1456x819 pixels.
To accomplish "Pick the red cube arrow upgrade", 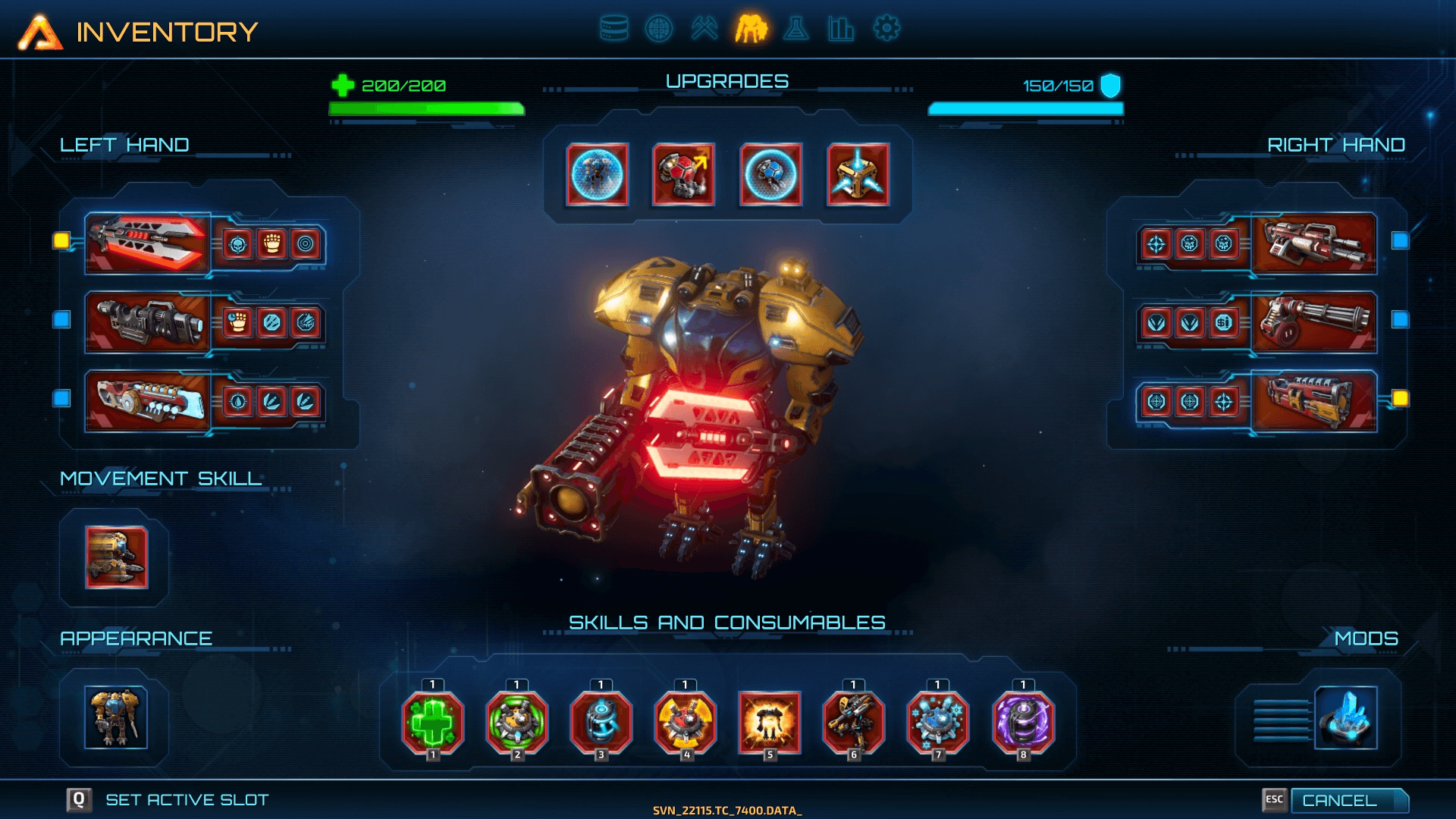I will pos(683,174).
